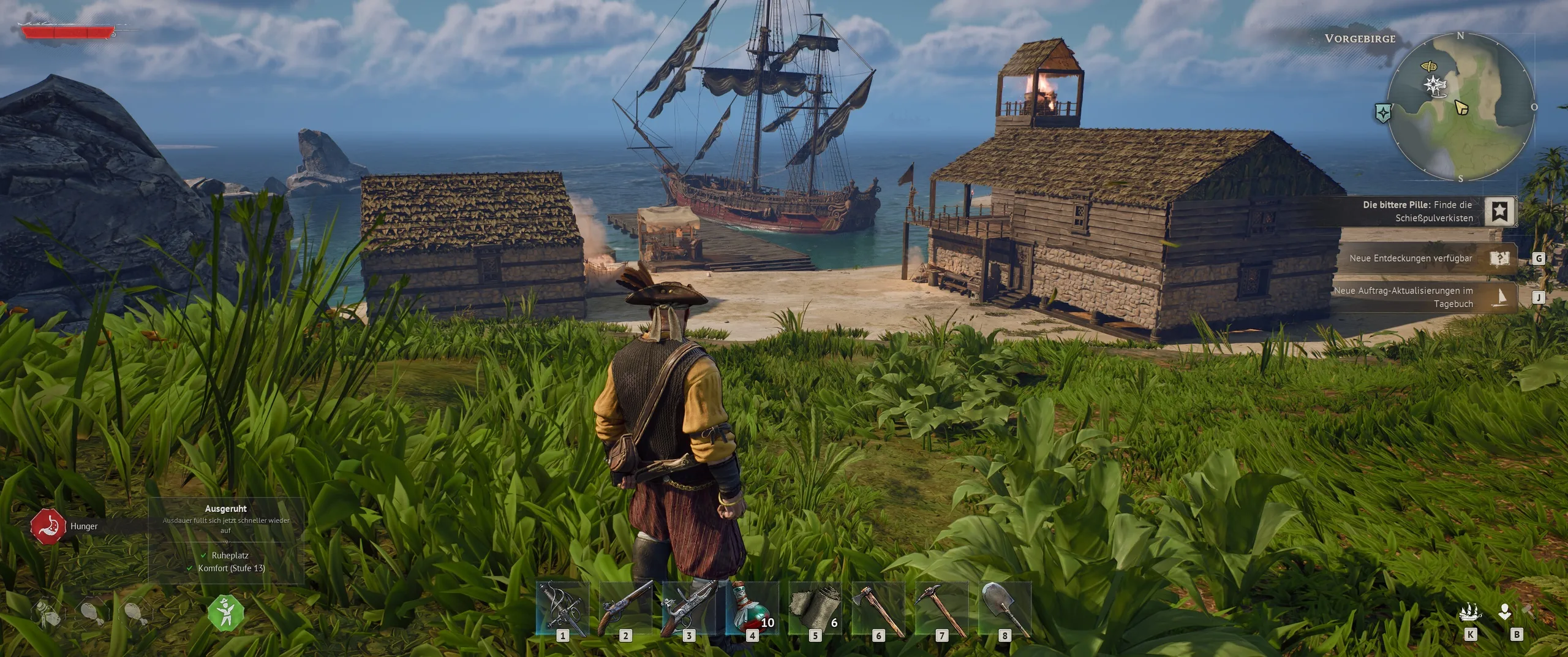Viewport: 1568px width, 657px height.
Task: Open the ship menu icon
Action: (x=1470, y=612)
